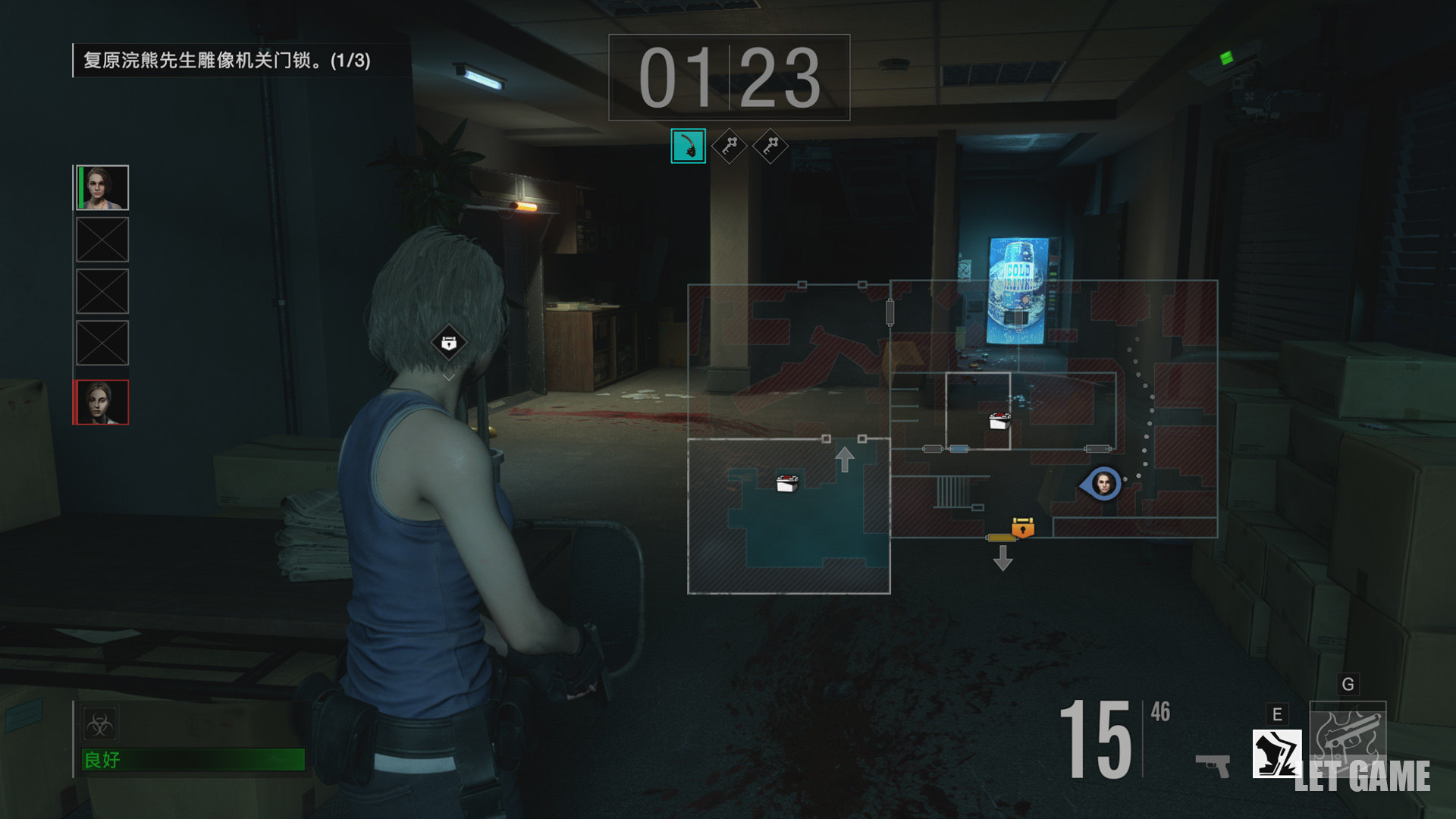The image size is (1456, 819).
Task: Click the upward arrow in the teal map room
Action: (x=845, y=460)
